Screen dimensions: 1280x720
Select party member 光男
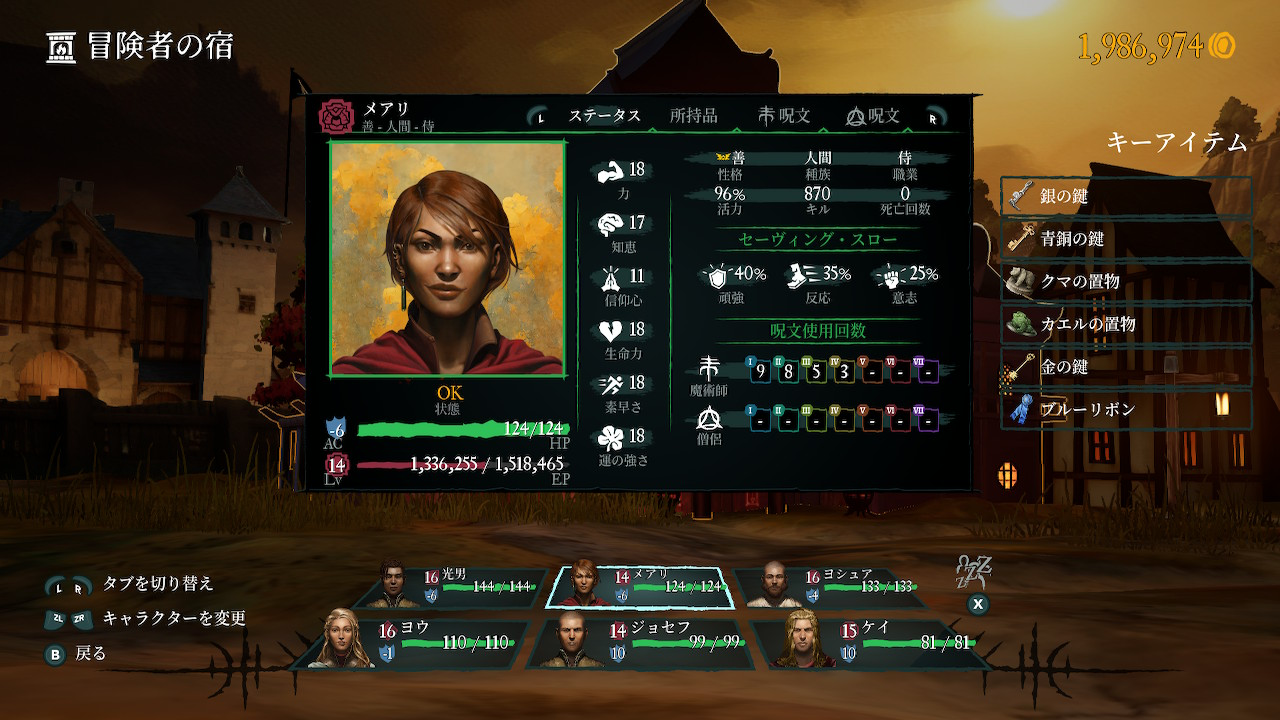click(x=465, y=586)
